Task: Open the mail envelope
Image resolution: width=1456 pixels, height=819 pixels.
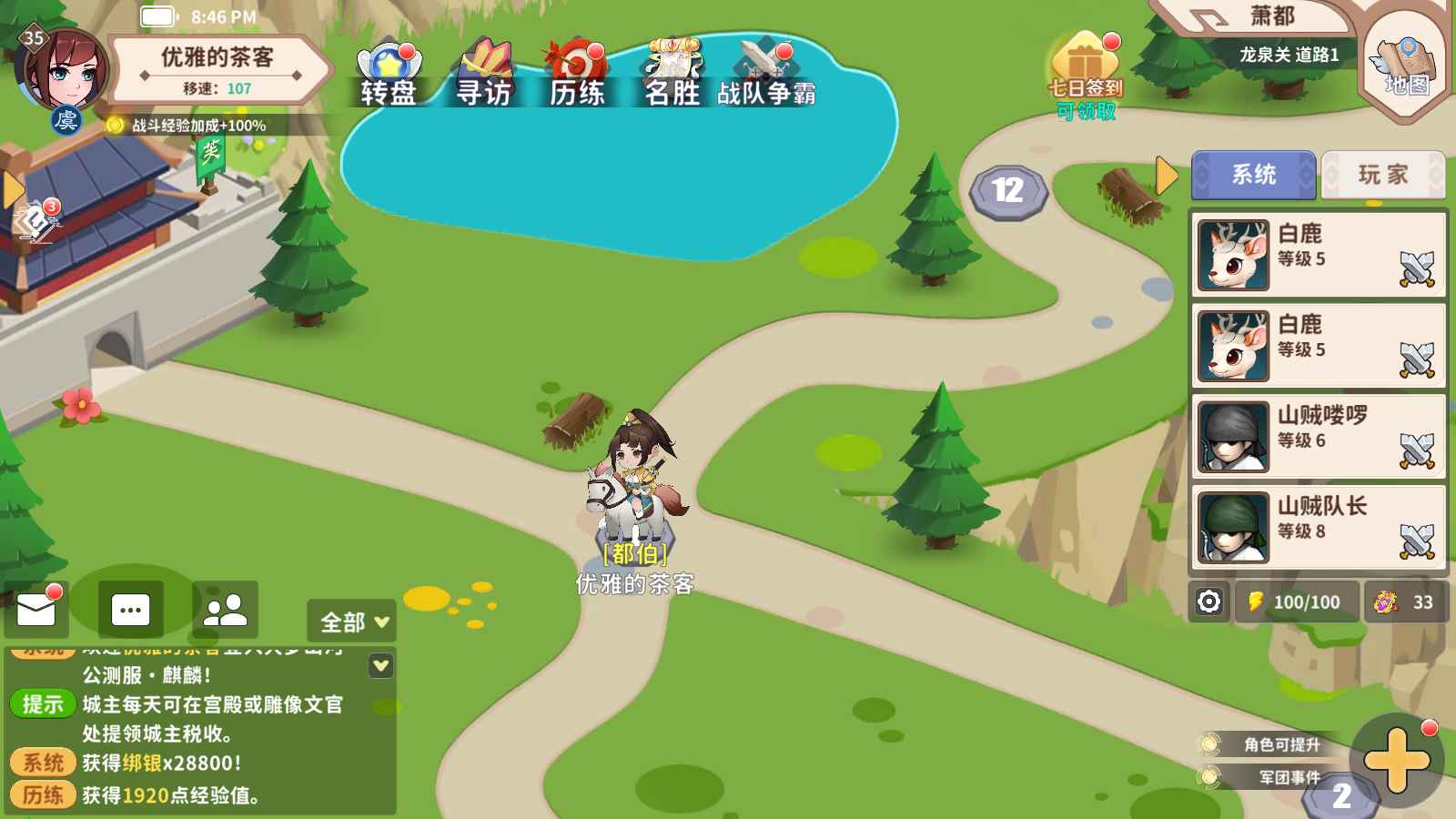Action: point(36,611)
